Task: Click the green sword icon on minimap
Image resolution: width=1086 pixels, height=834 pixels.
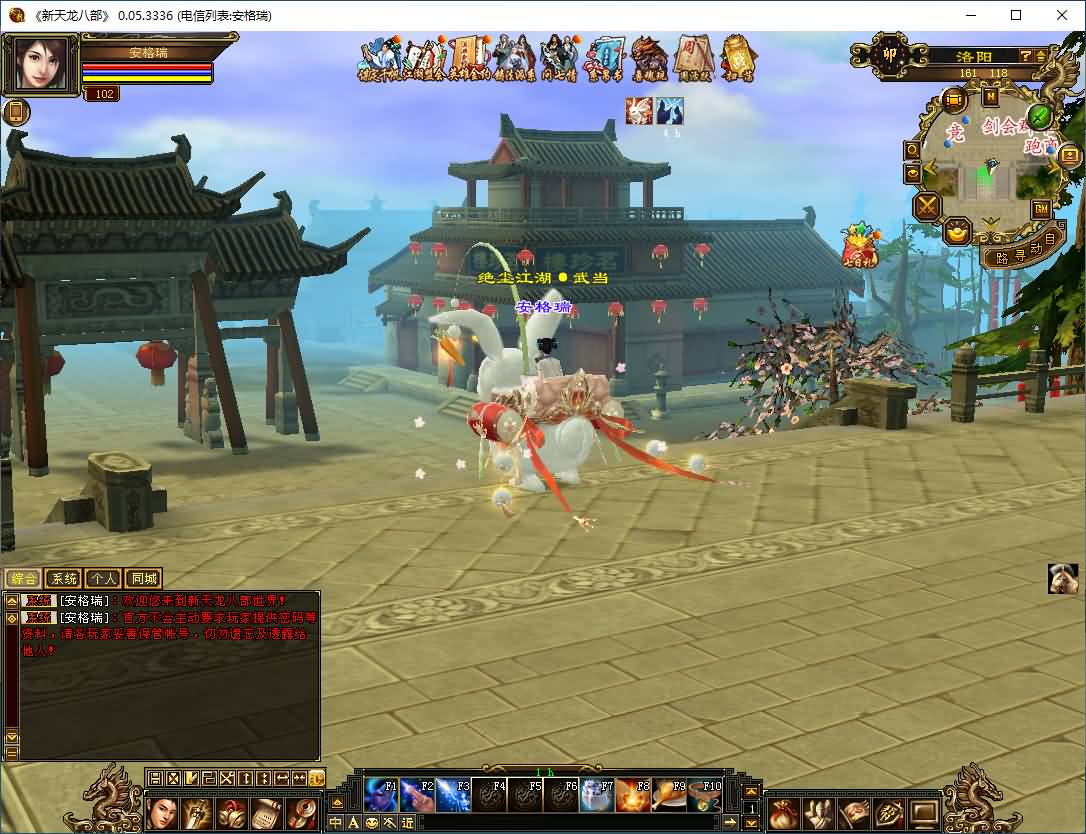Action: click(1040, 117)
